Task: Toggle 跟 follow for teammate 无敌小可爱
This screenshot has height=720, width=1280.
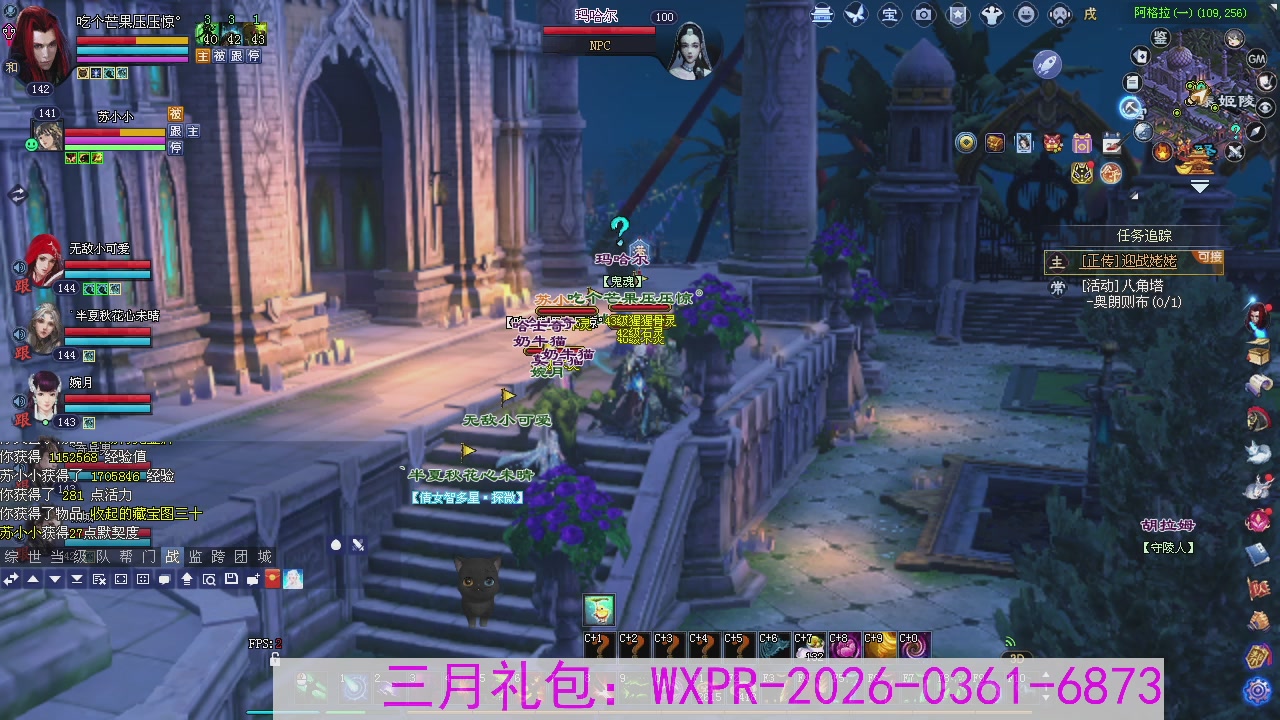Action: tap(22, 287)
